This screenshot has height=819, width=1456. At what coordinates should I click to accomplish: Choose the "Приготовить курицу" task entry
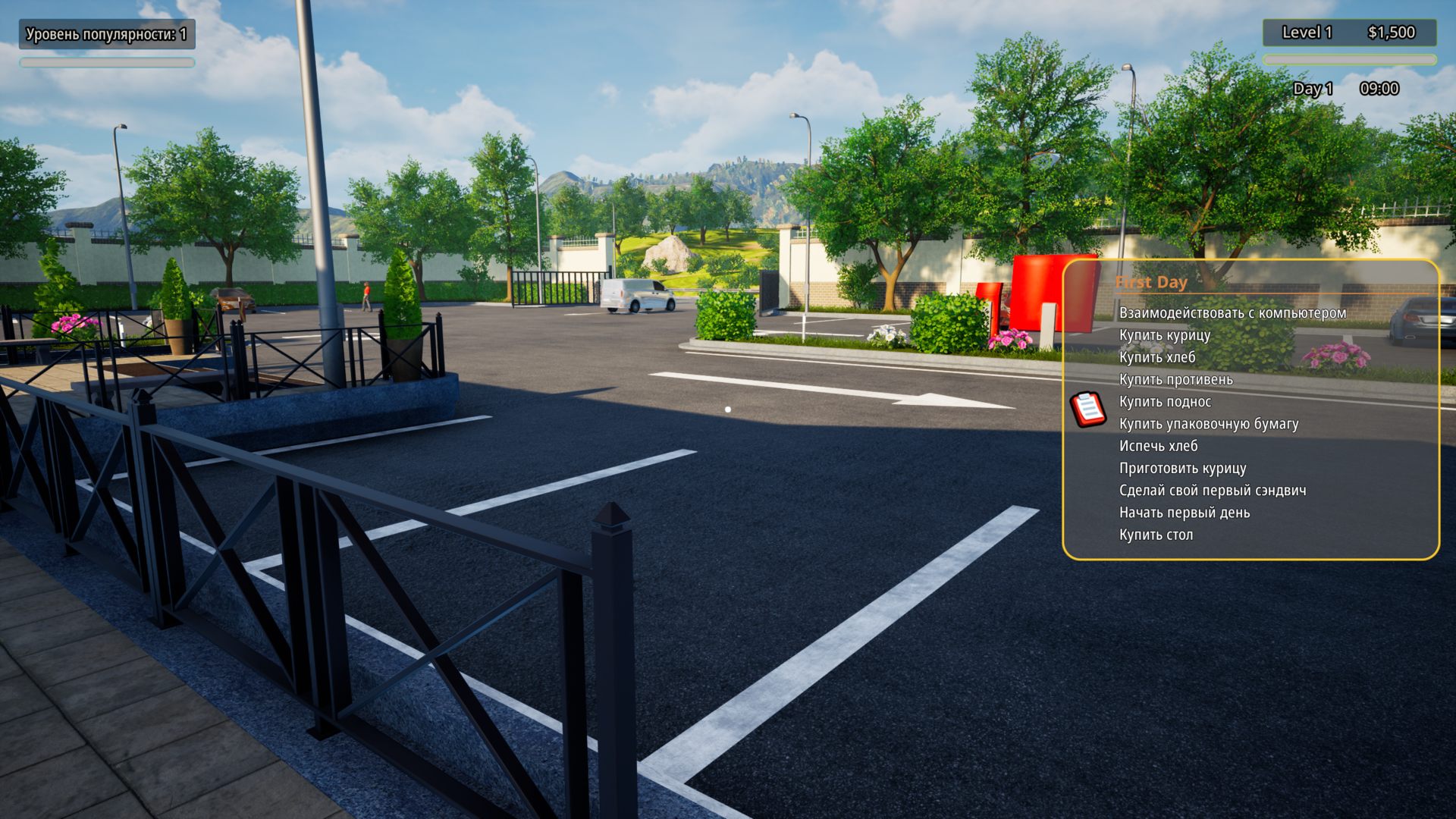1182,468
